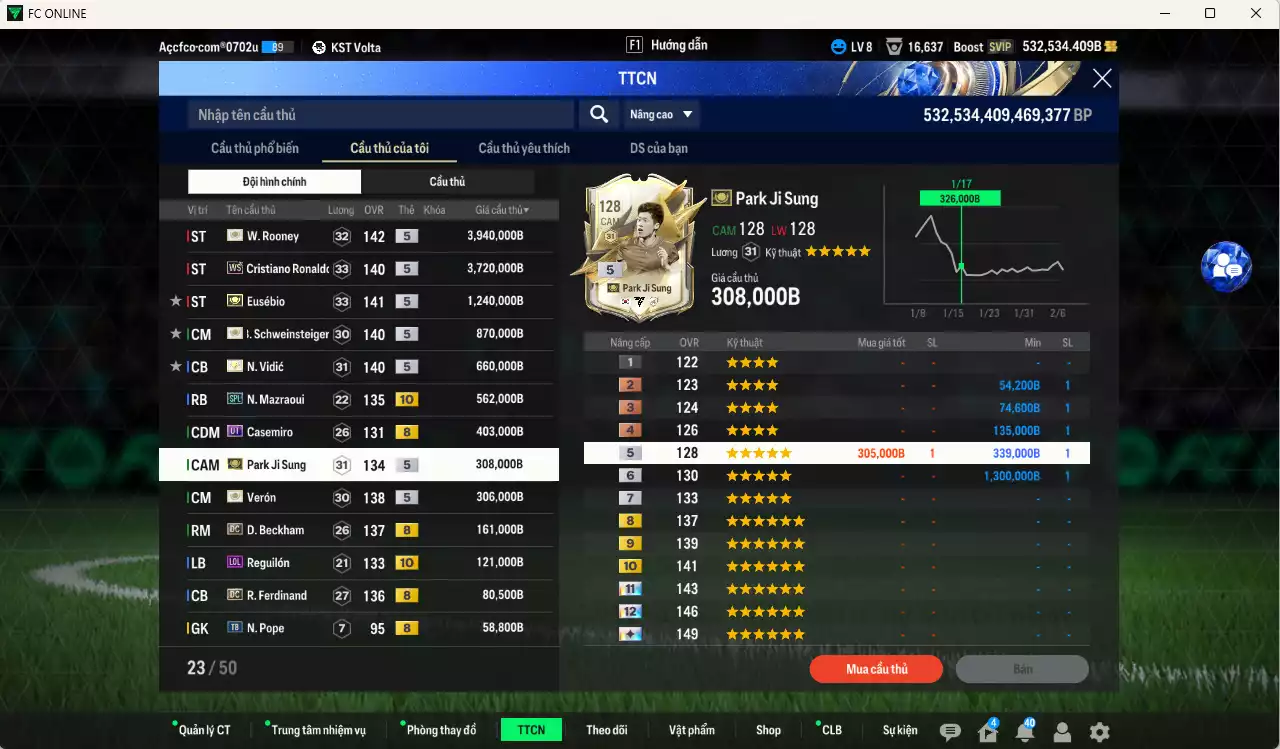Open the Vật phẩm menu in bottom bar
Viewport: 1280px width, 749px height.
pyautogui.click(x=692, y=729)
